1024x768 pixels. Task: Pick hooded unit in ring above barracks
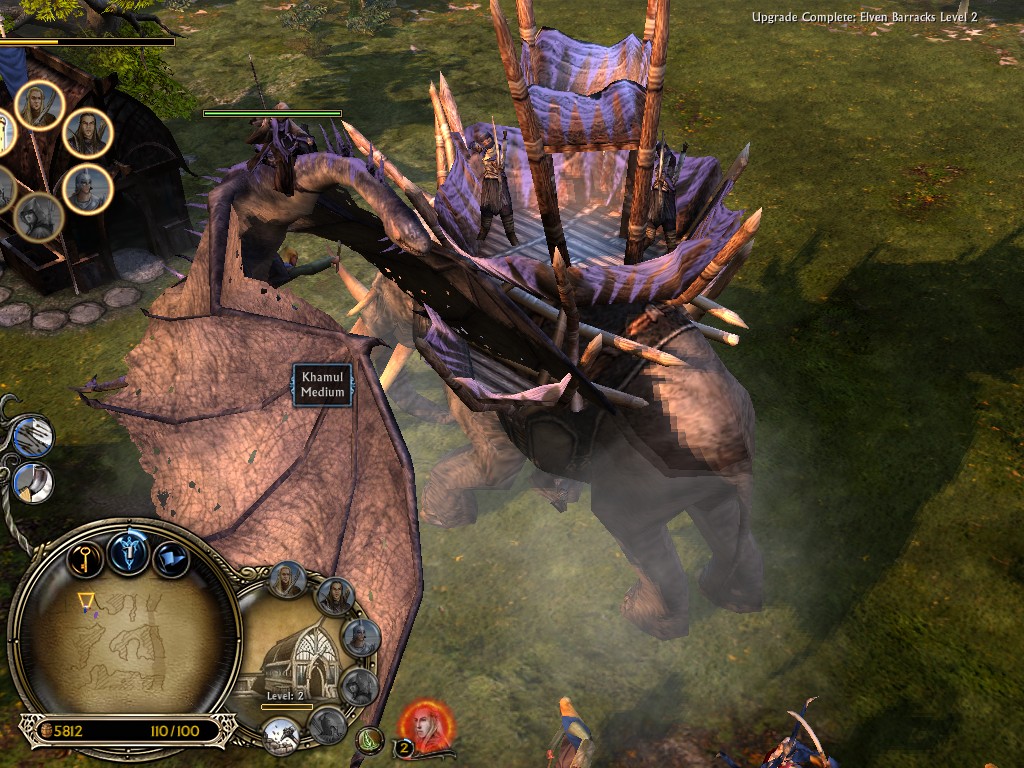[x=38, y=216]
